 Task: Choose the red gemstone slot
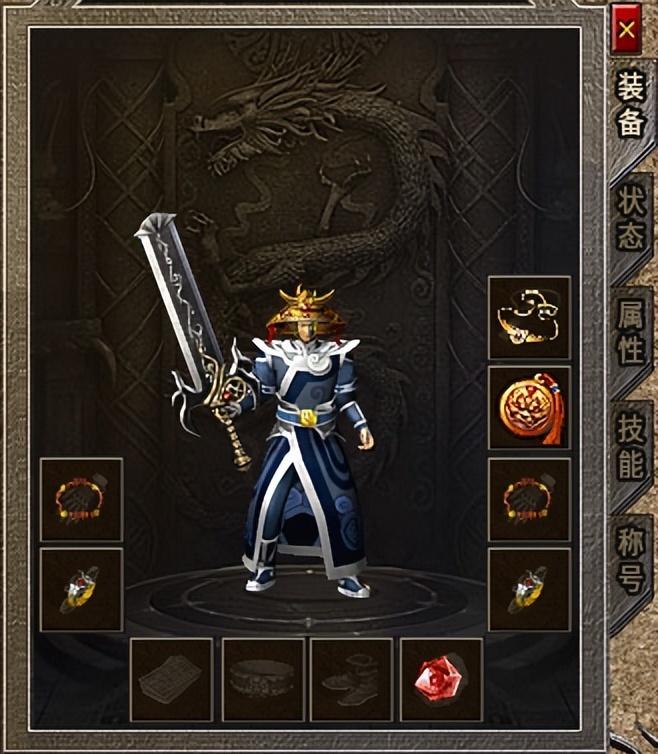coord(441,679)
